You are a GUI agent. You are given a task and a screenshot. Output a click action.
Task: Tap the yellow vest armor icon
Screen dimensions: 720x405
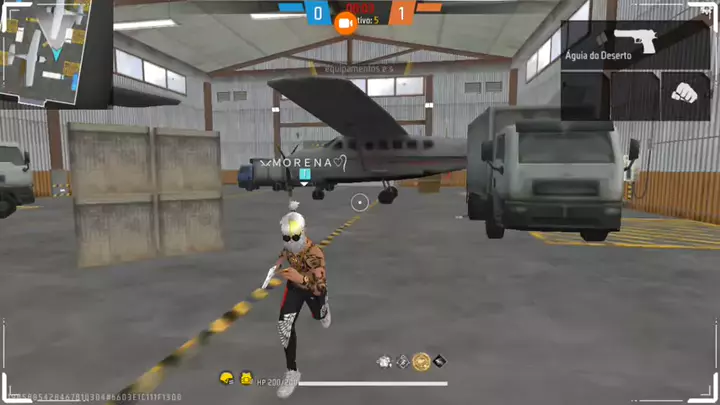pyautogui.click(x=246, y=378)
